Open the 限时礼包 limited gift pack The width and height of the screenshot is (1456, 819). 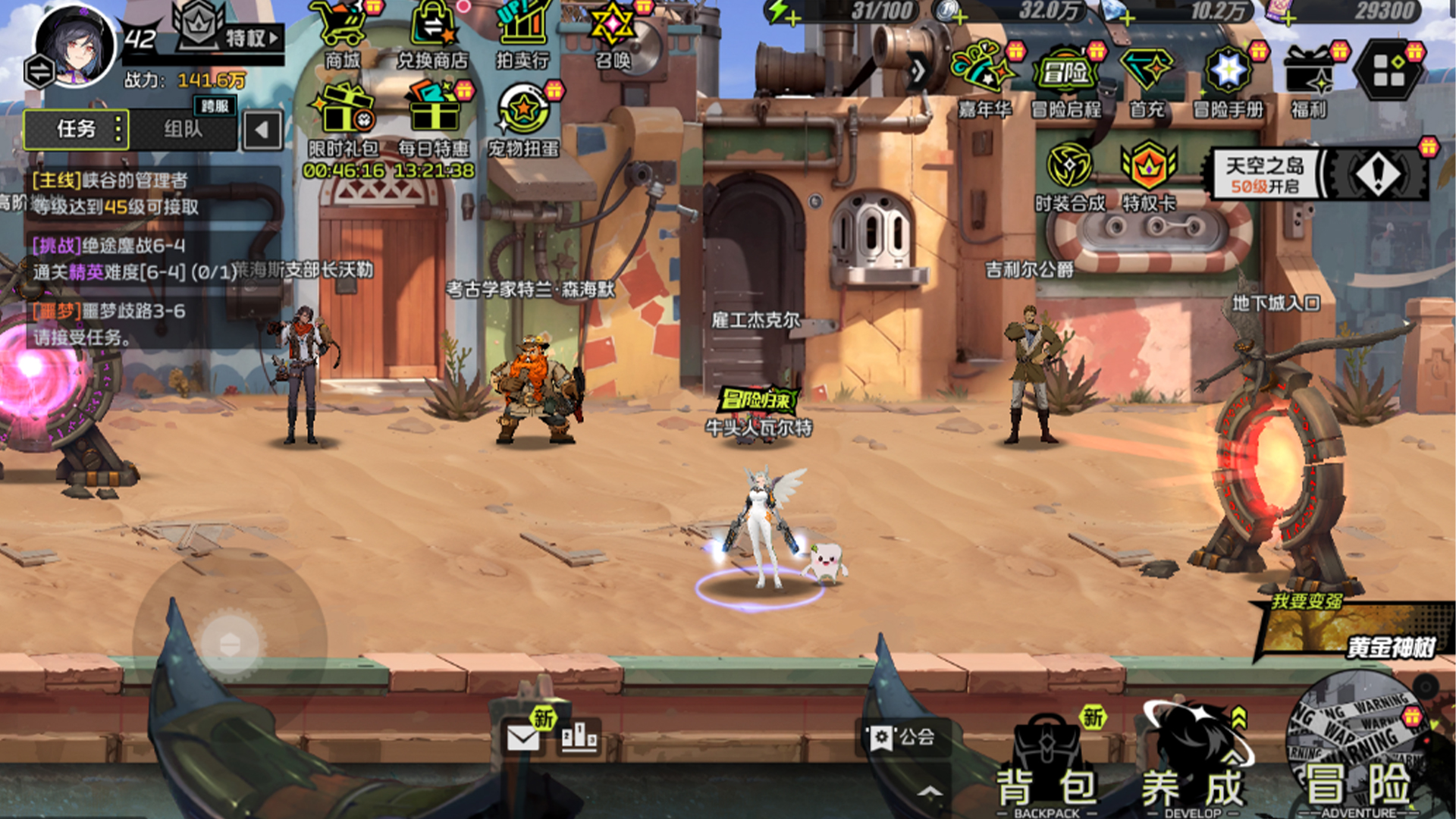pos(344,120)
